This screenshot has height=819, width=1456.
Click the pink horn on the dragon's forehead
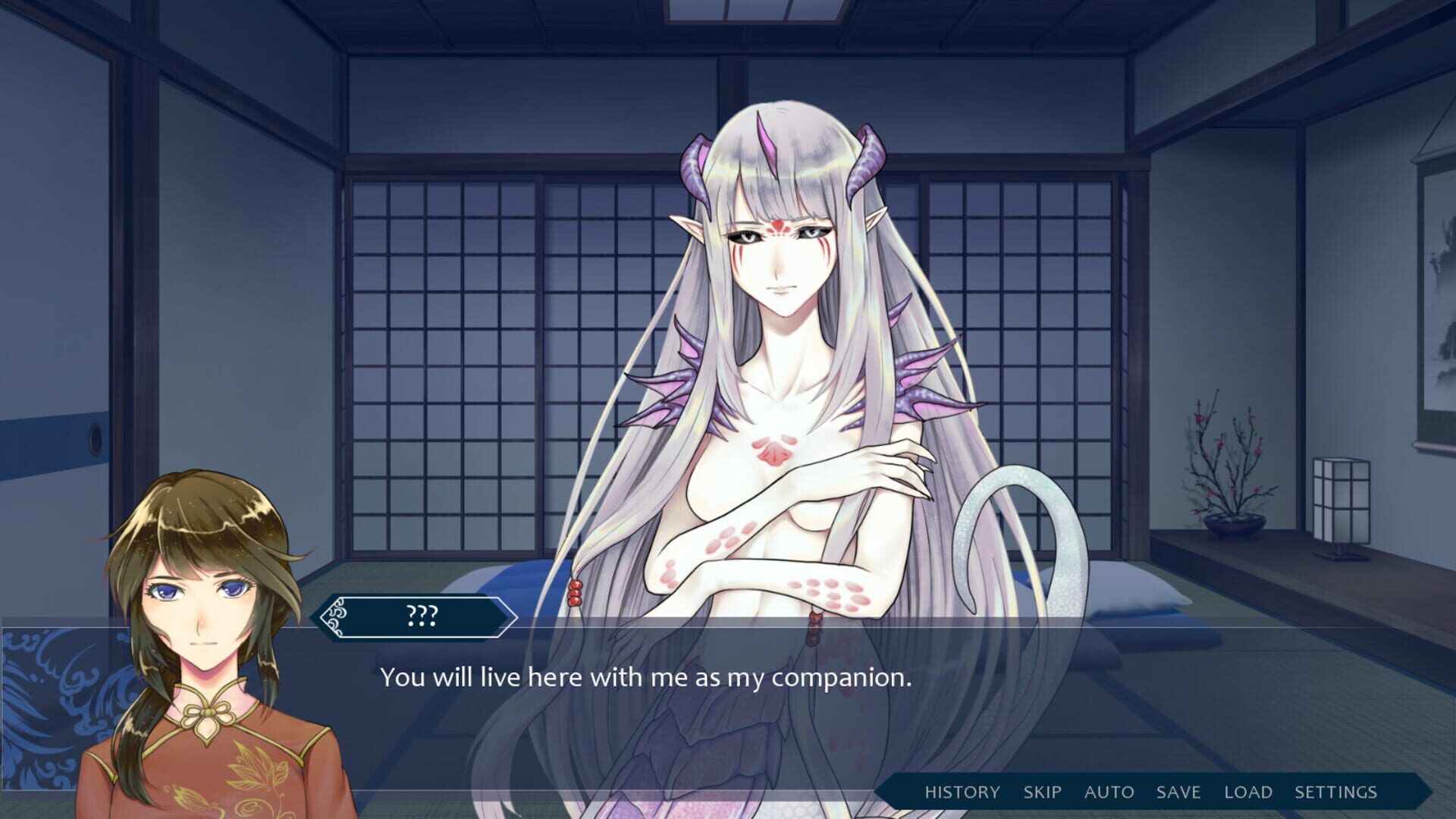(x=768, y=144)
